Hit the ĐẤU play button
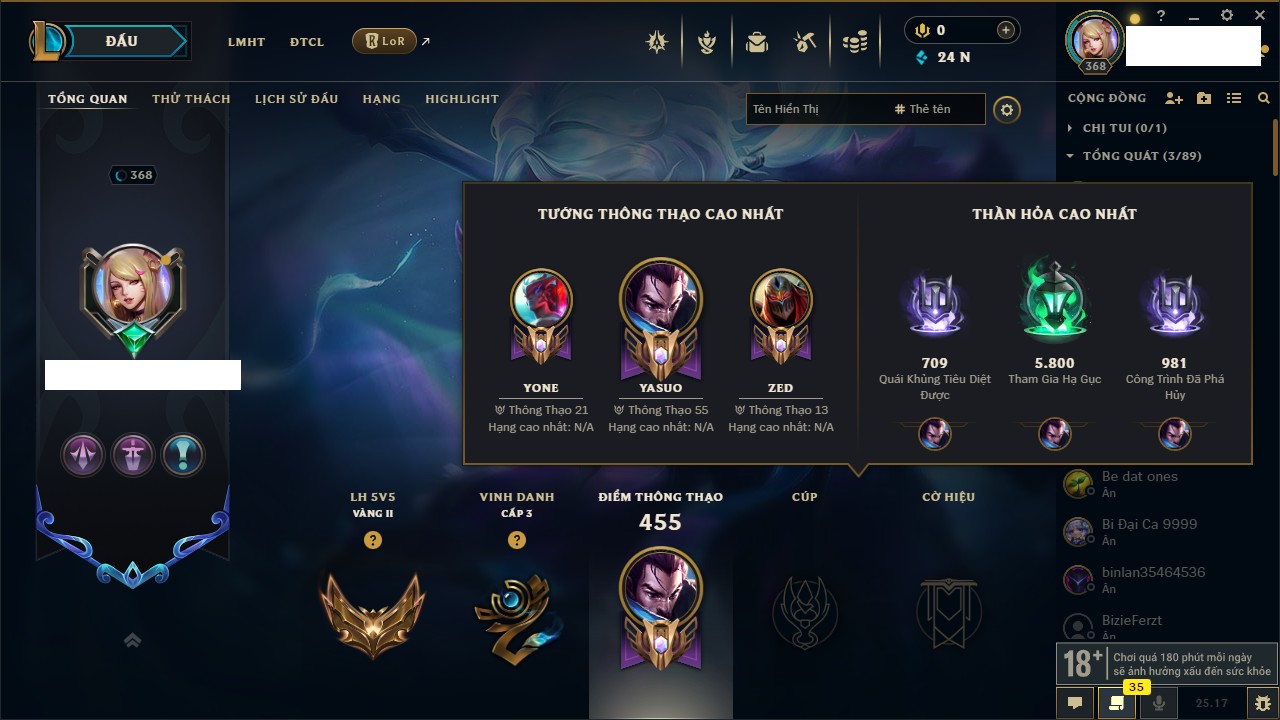1280x720 pixels. click(122, 41)
